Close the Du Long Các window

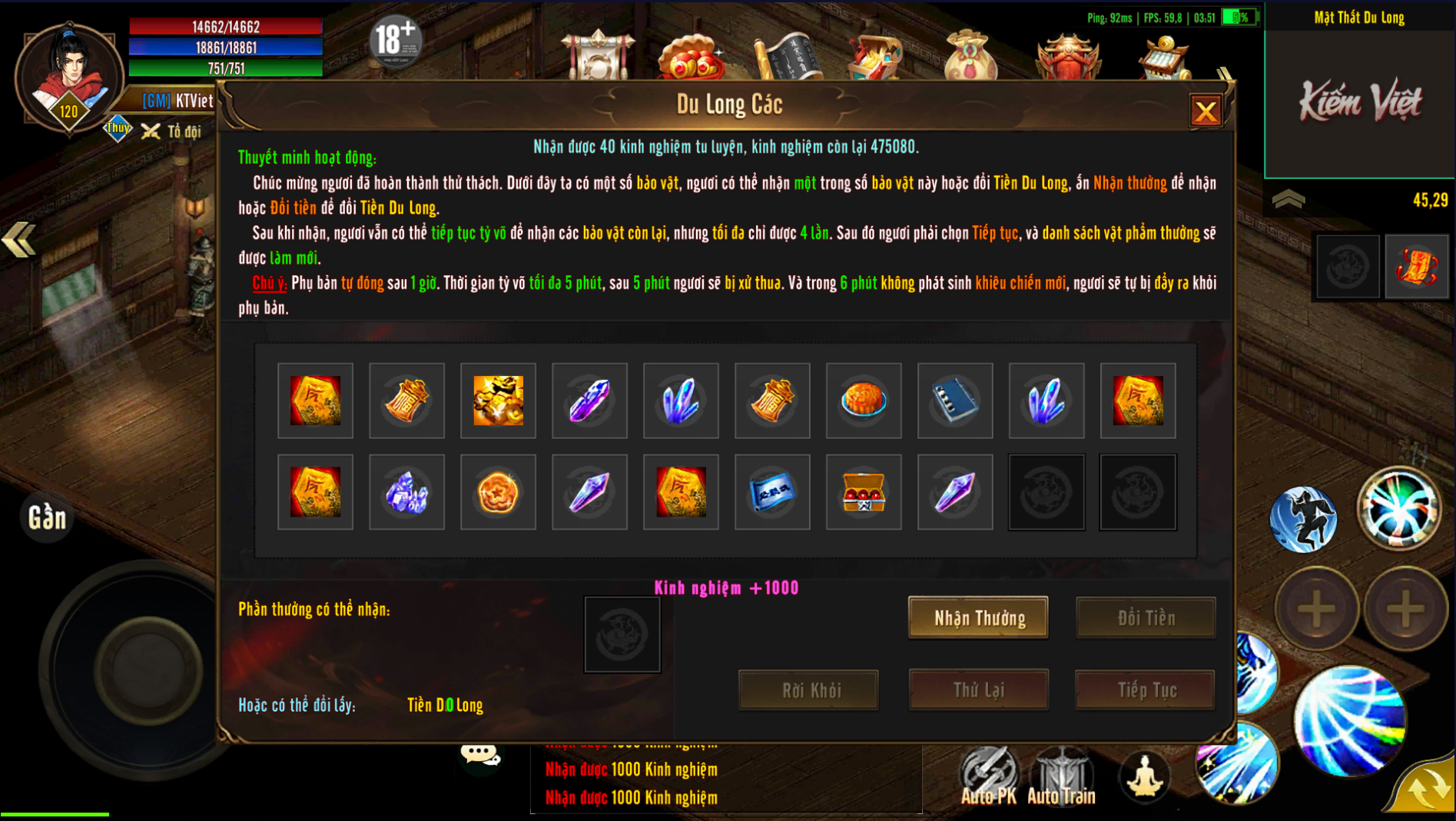[x=1205, y=111]
